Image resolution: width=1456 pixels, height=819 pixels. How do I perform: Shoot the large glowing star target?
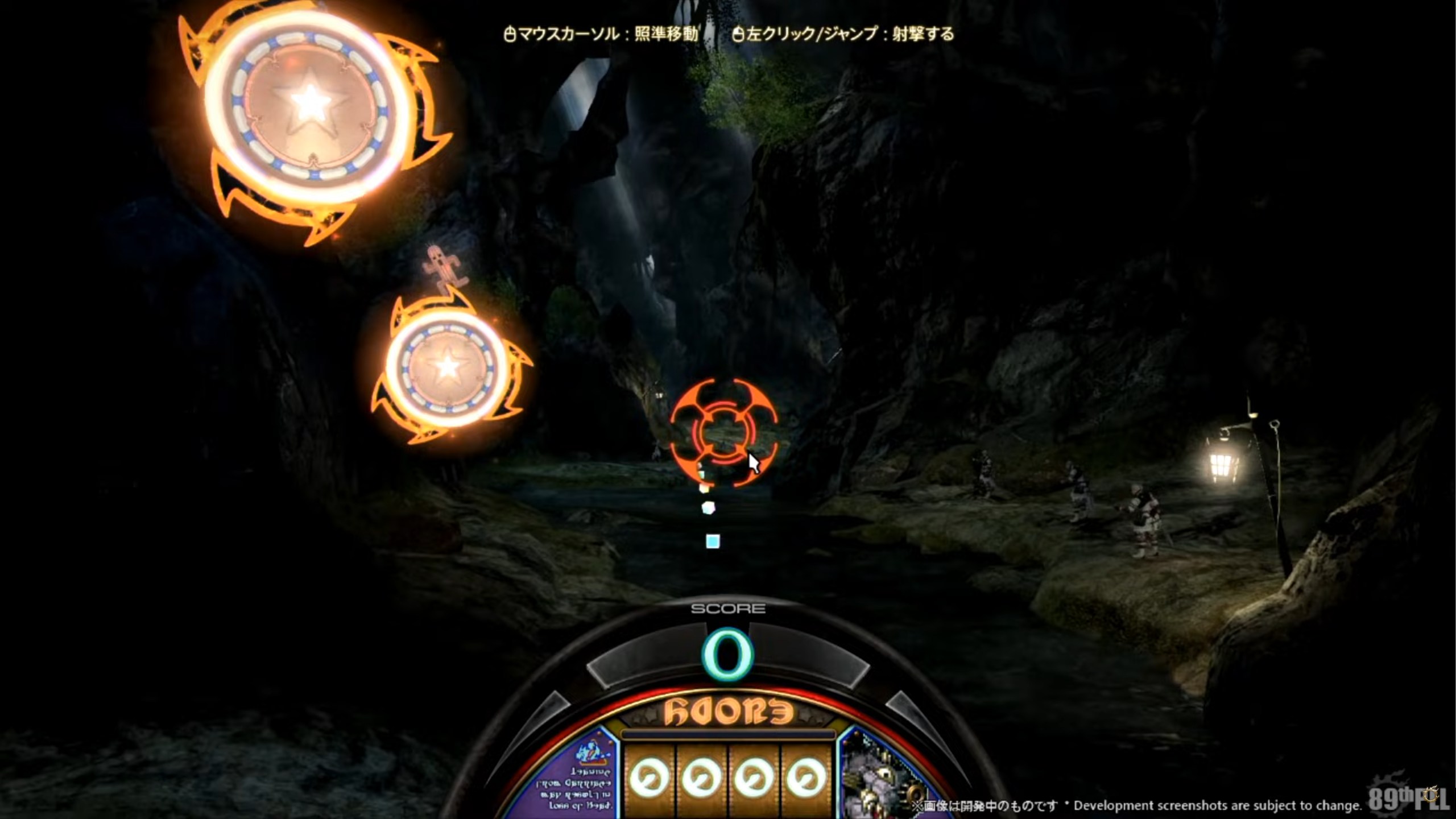[x=310, y=102]
